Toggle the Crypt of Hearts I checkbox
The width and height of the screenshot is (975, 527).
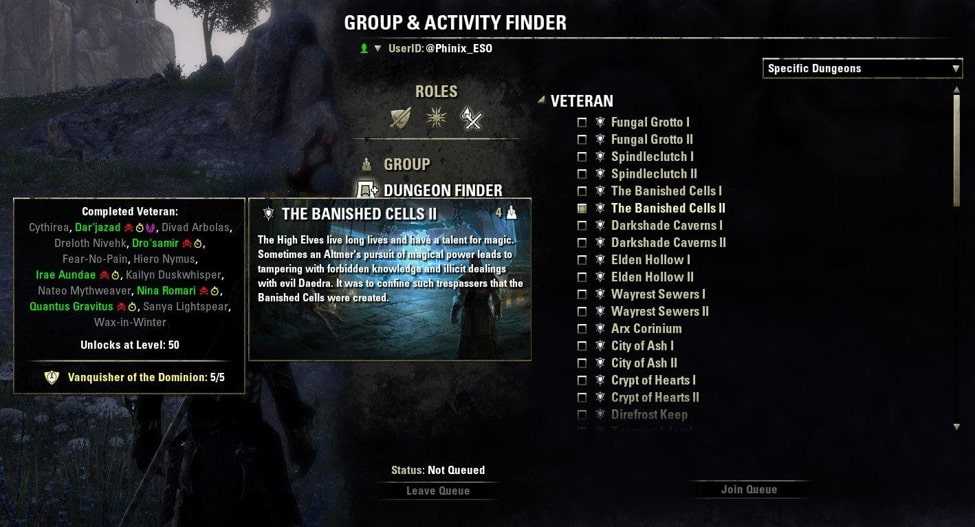[x=582, y=380]
